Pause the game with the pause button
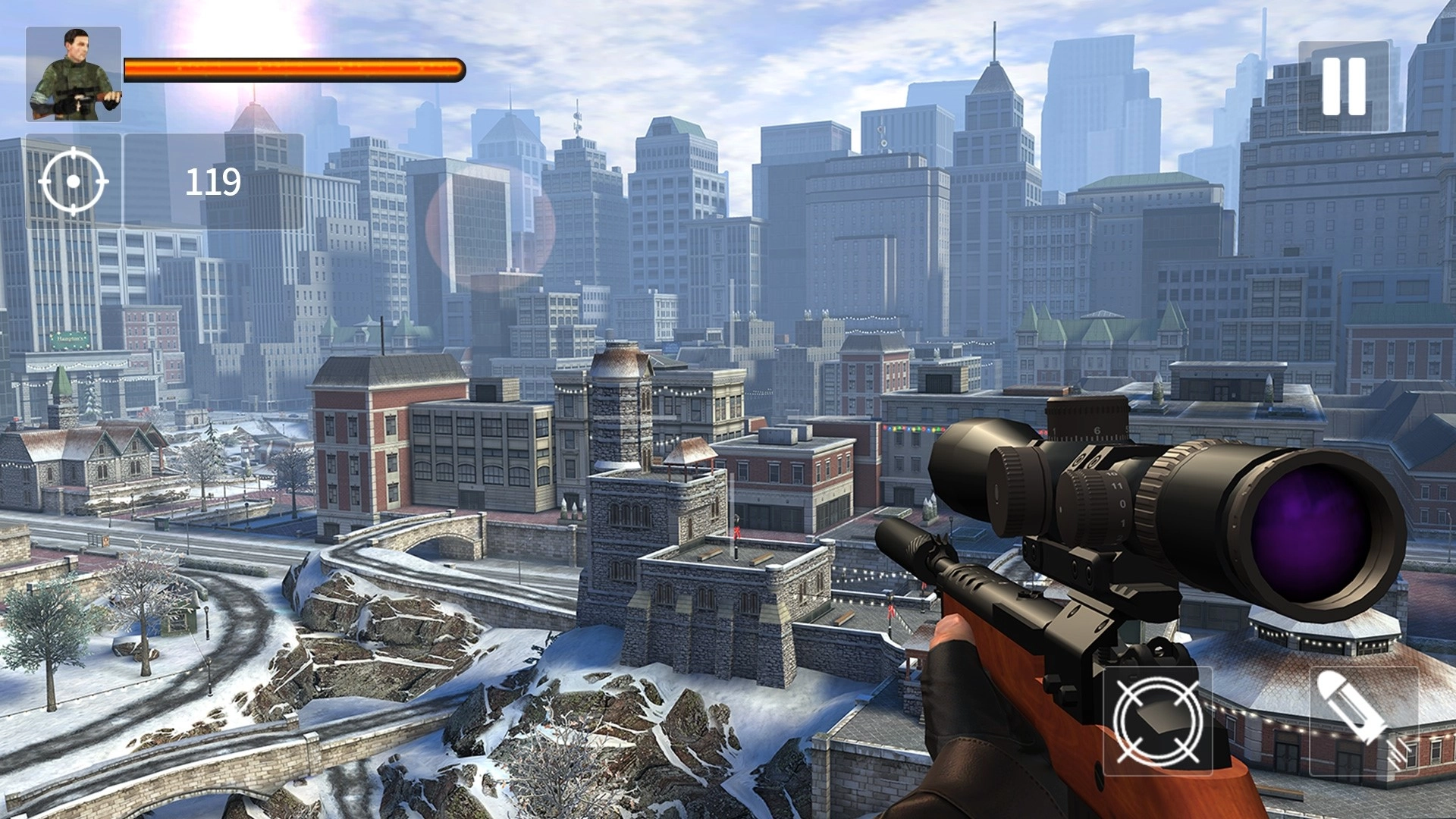 click(1344, 86)
